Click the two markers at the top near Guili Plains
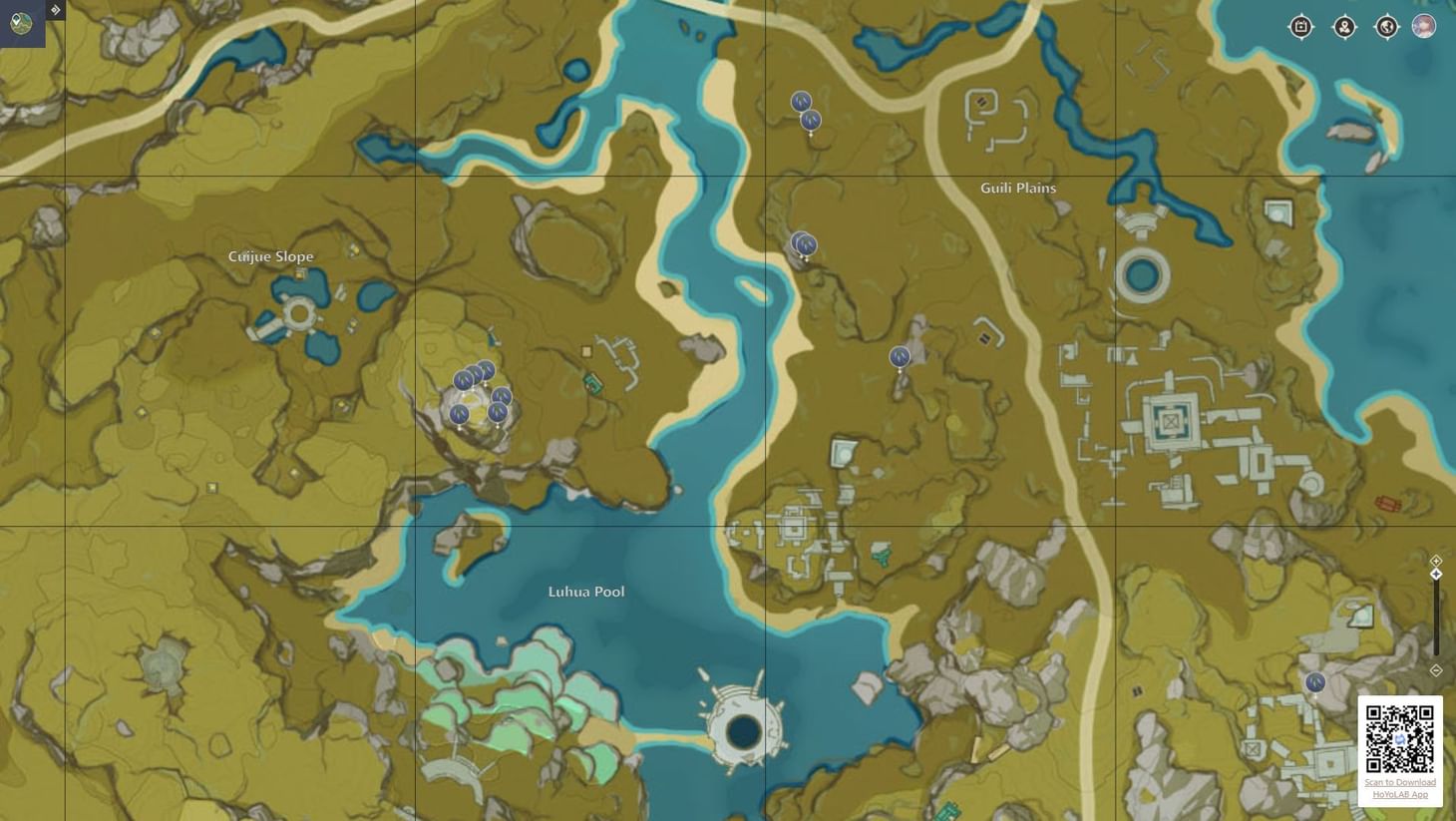Screen dimensions: 1456x821 point(804,110)
